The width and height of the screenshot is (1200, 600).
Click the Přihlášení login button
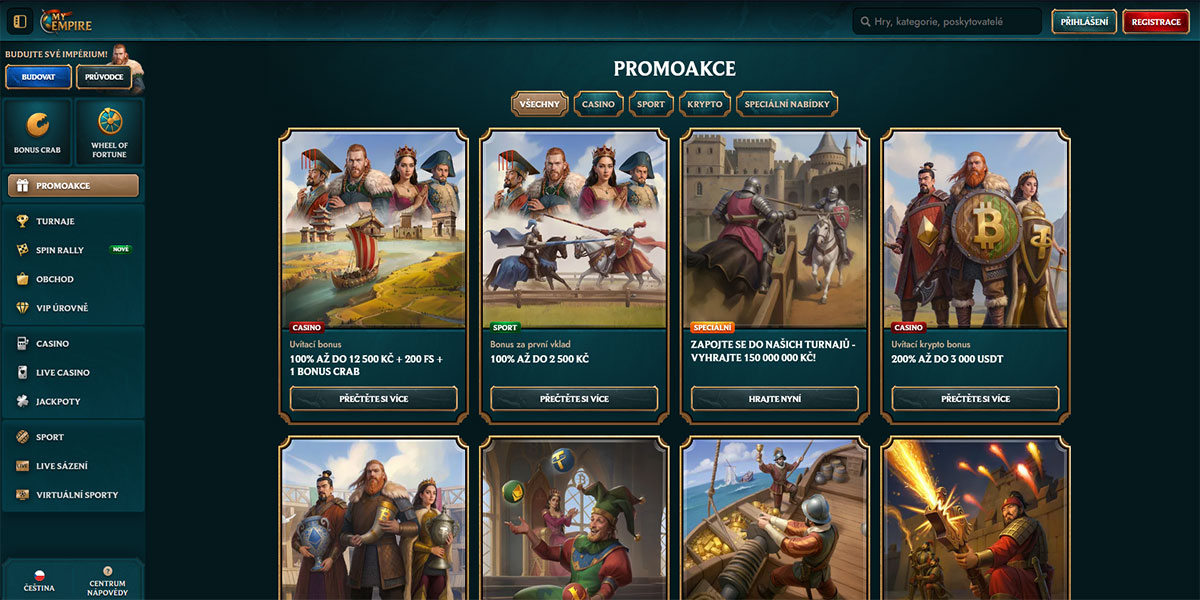[x=1084, y=22]
